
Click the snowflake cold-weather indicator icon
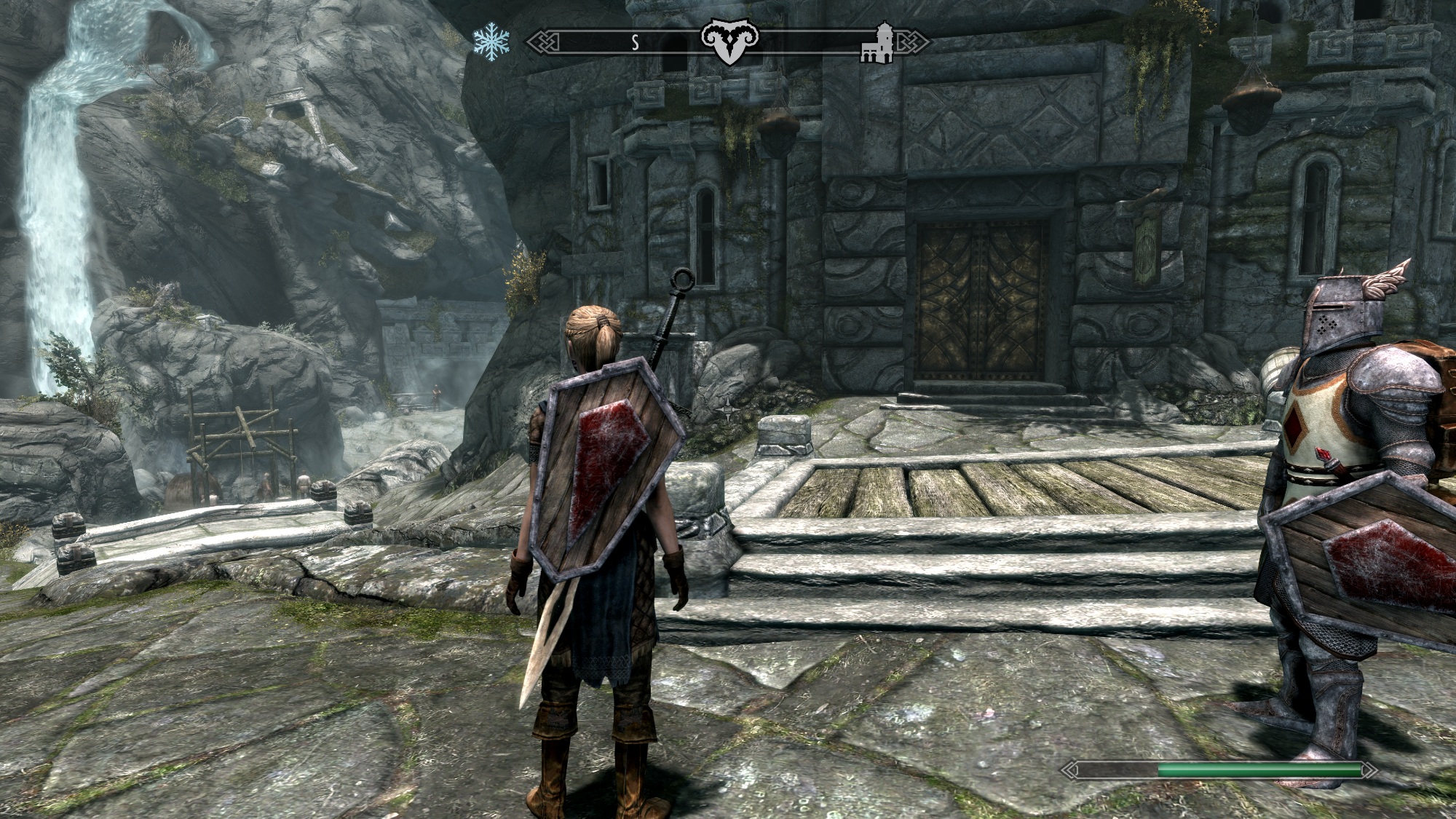[x=491, y=41]
